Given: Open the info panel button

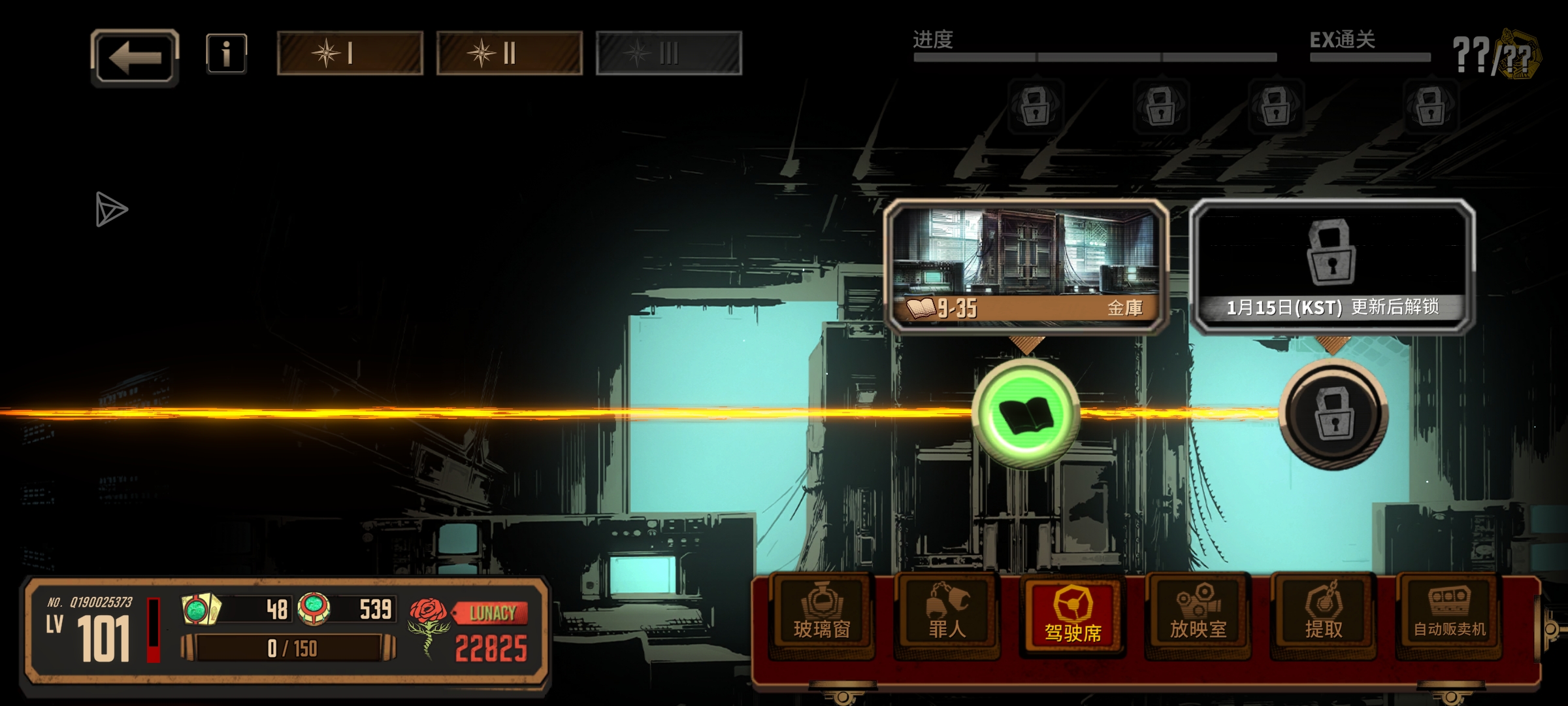Looking at the screenshot, I should 226,53.
